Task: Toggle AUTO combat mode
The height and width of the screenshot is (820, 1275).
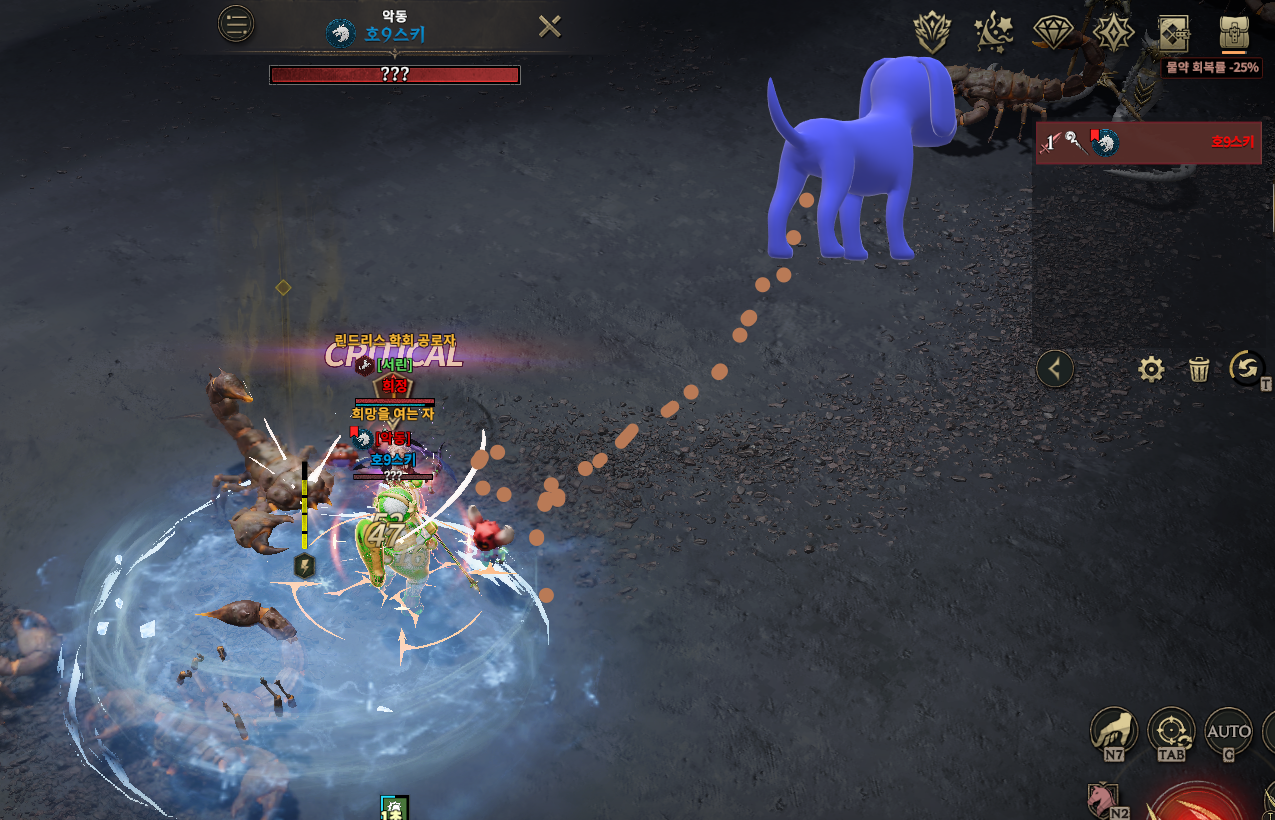Action: (x=1228, y=731)
